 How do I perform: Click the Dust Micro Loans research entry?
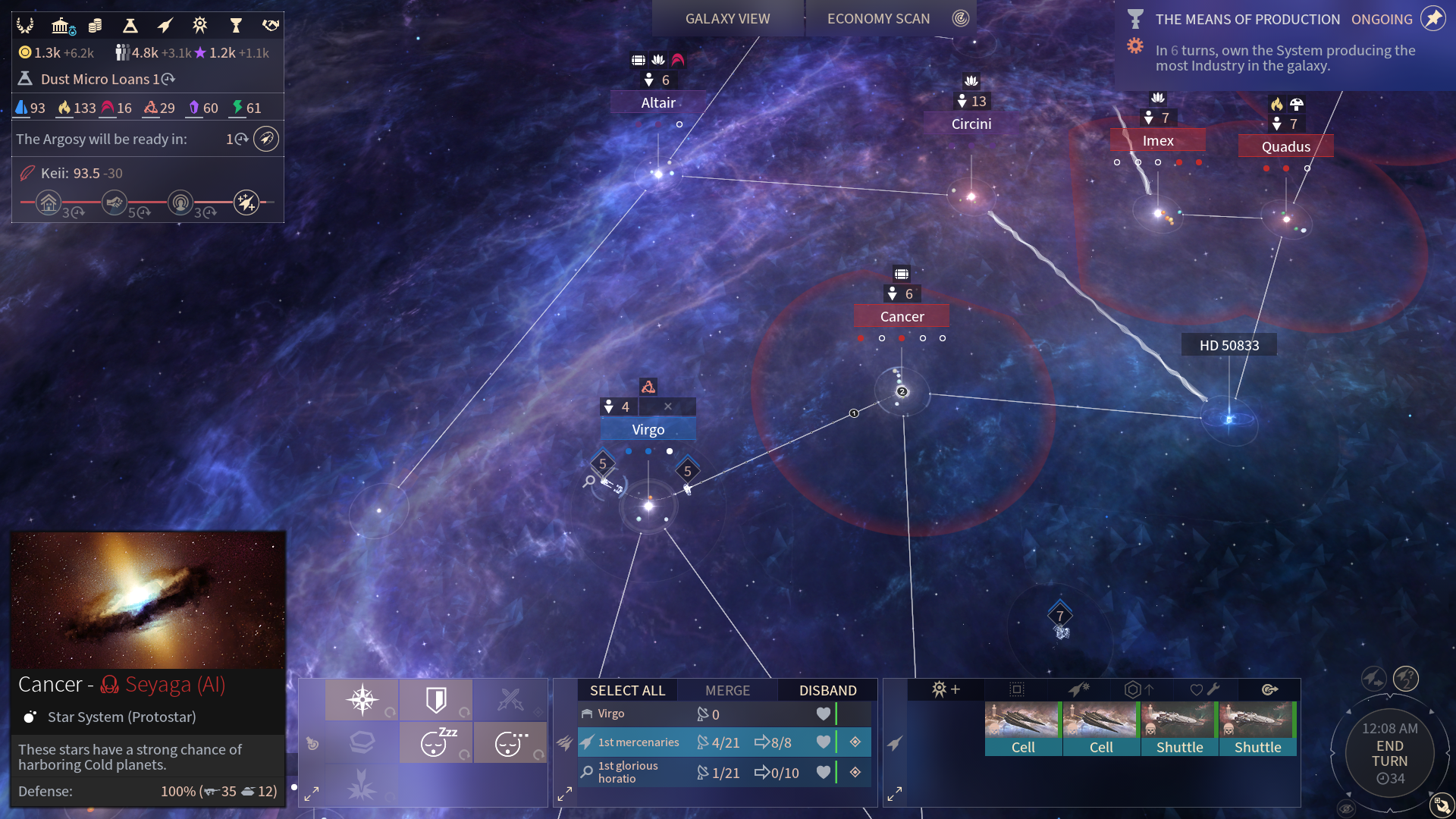click(x=99, y=79)
